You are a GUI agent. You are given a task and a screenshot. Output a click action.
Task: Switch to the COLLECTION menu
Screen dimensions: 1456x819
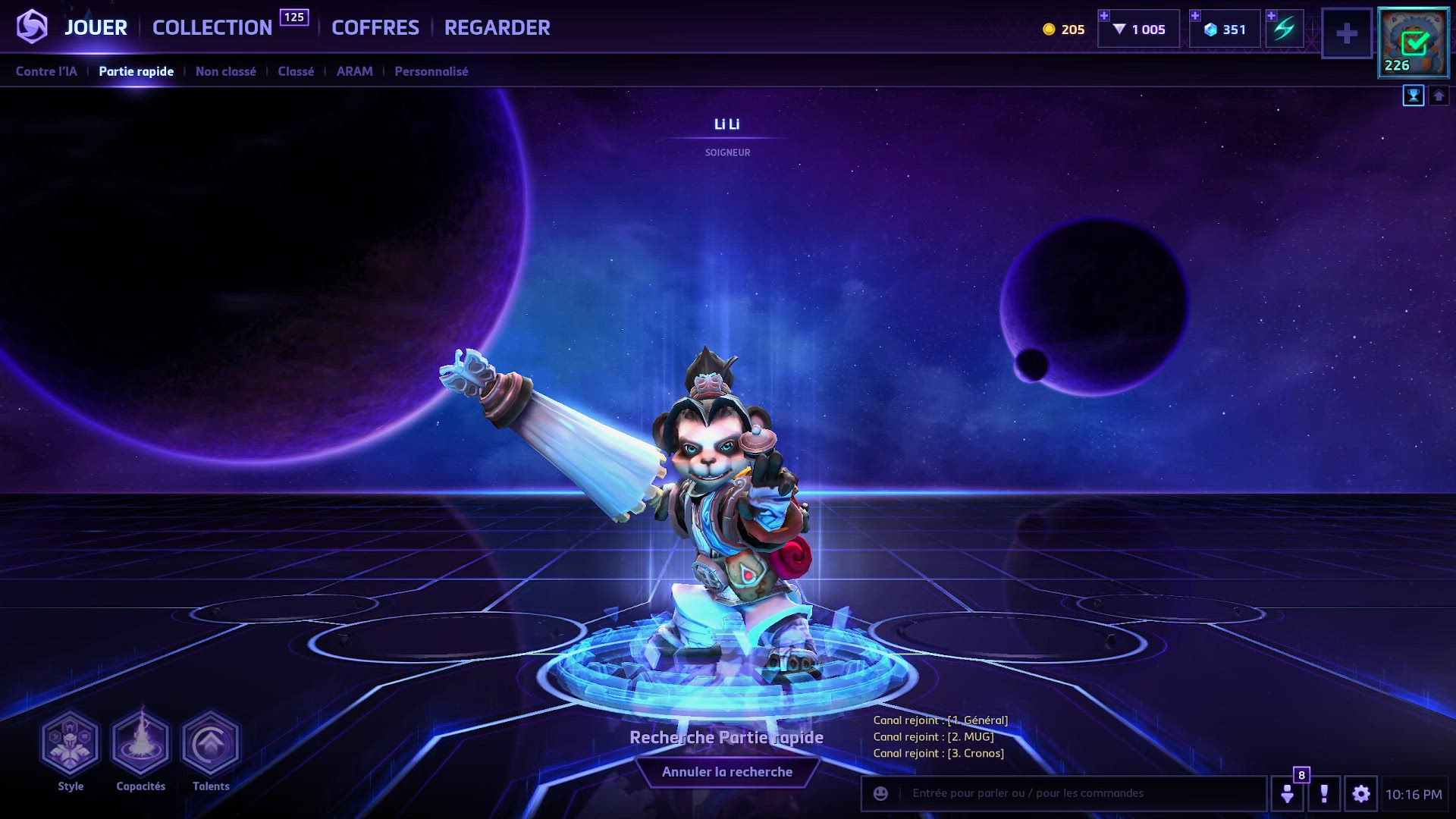[212, 27]
